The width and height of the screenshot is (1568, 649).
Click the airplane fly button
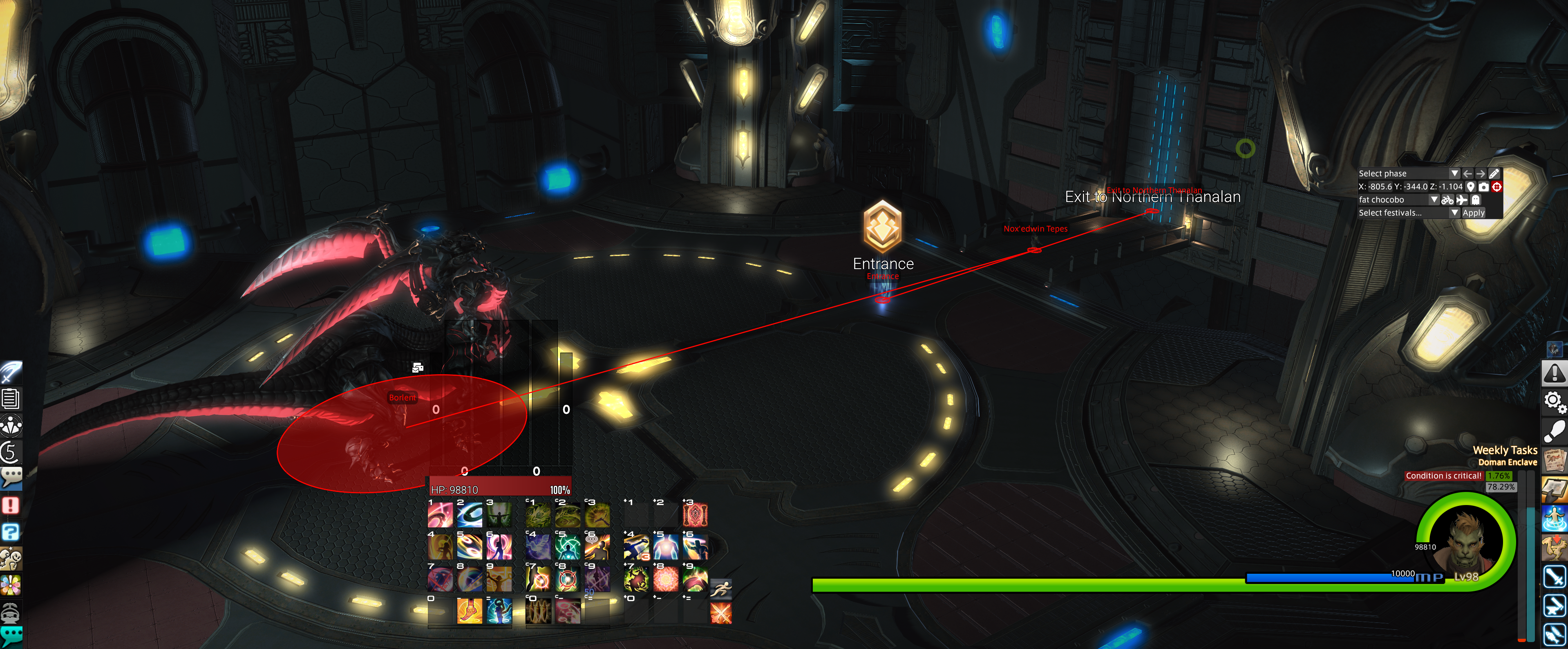[1461, 200]
